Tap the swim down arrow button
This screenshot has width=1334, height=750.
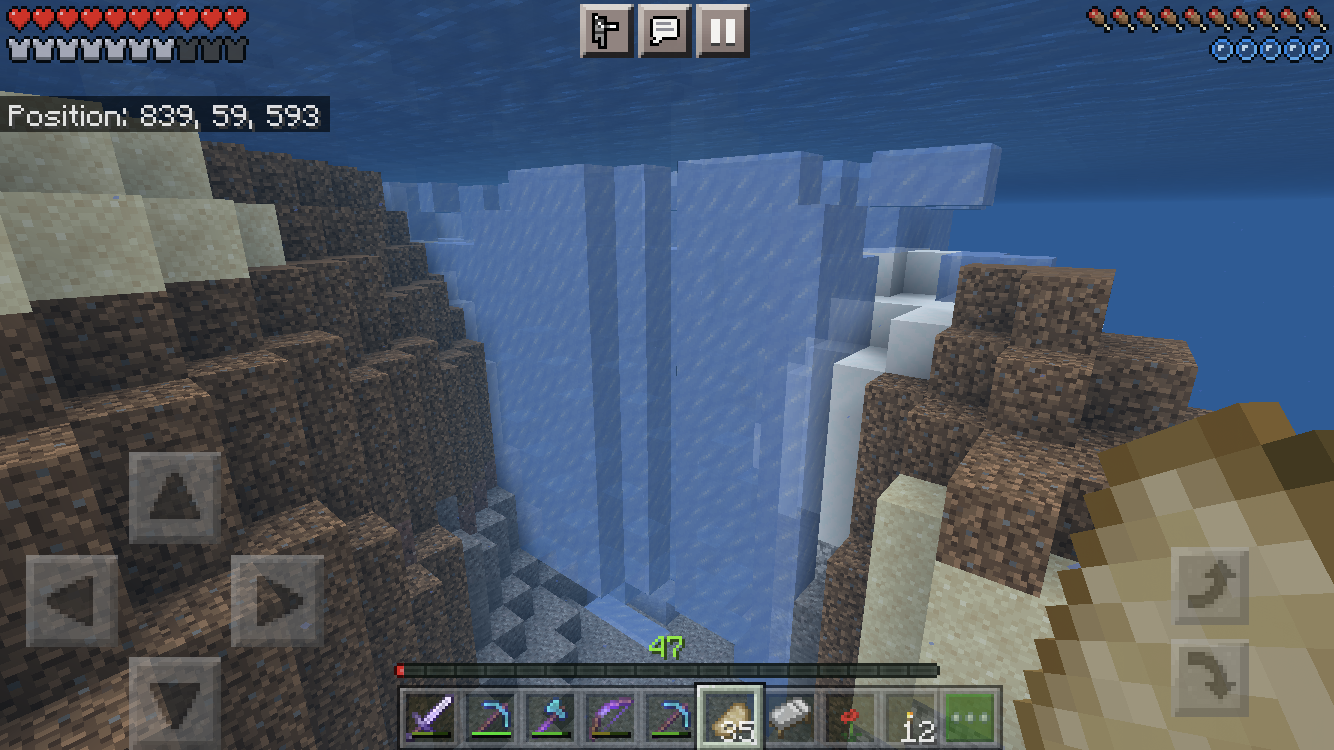[1211, 678]
